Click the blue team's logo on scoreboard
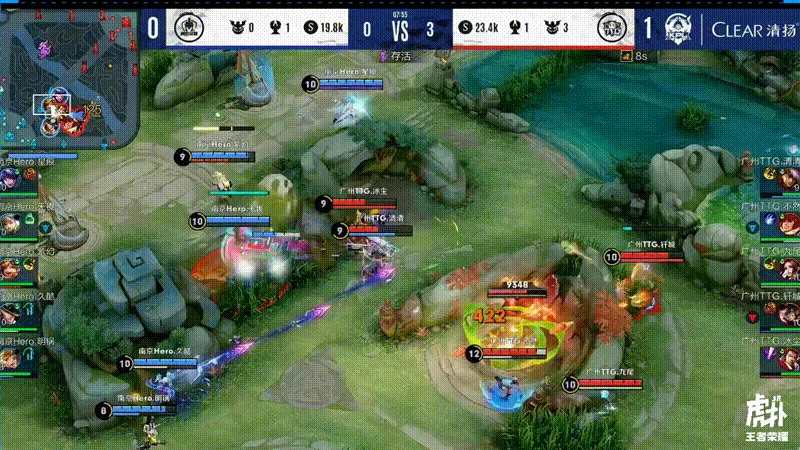800x450 pixels. tap(189, 28)
